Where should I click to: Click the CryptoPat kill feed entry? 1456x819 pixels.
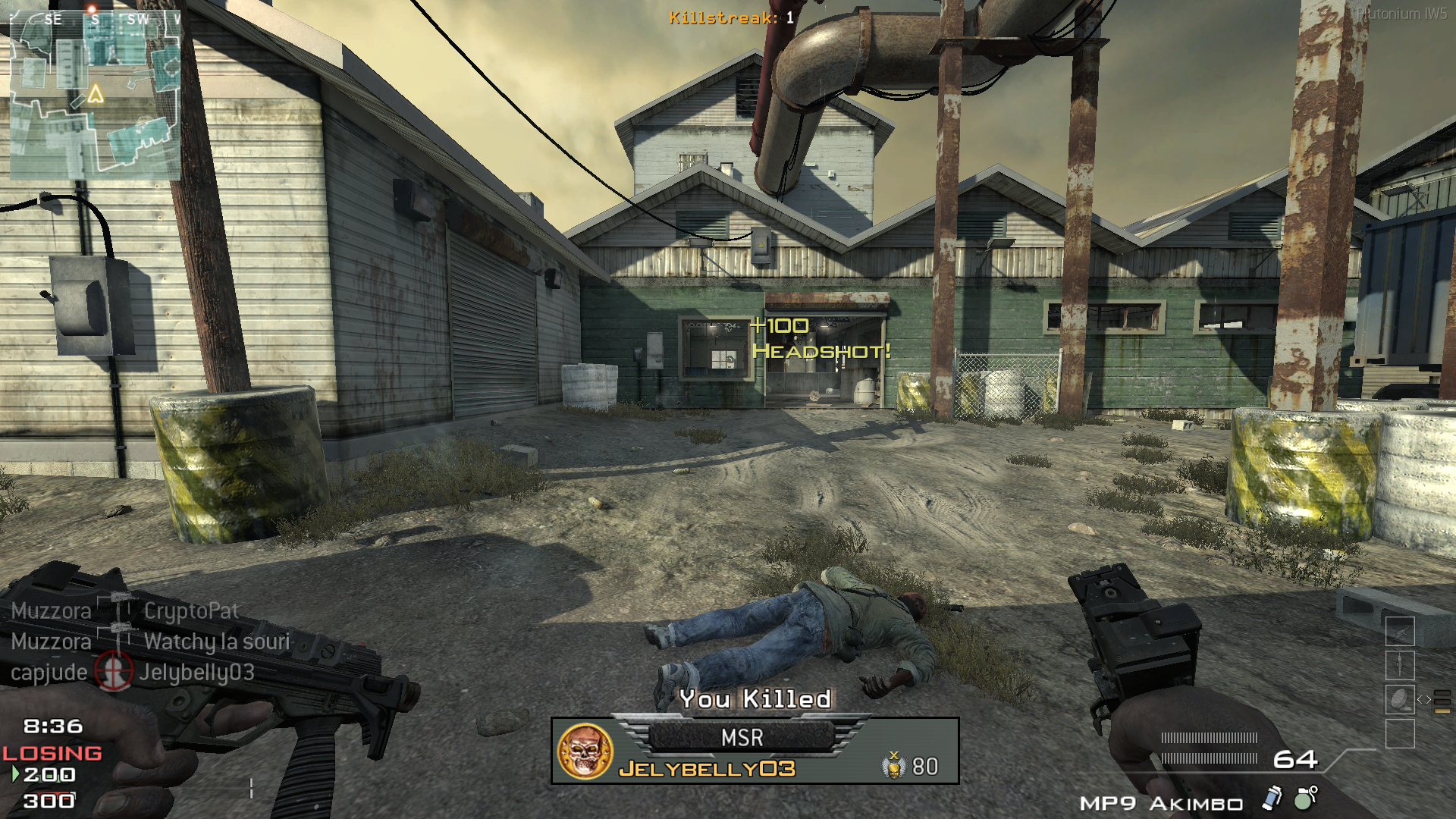(191, 611)
